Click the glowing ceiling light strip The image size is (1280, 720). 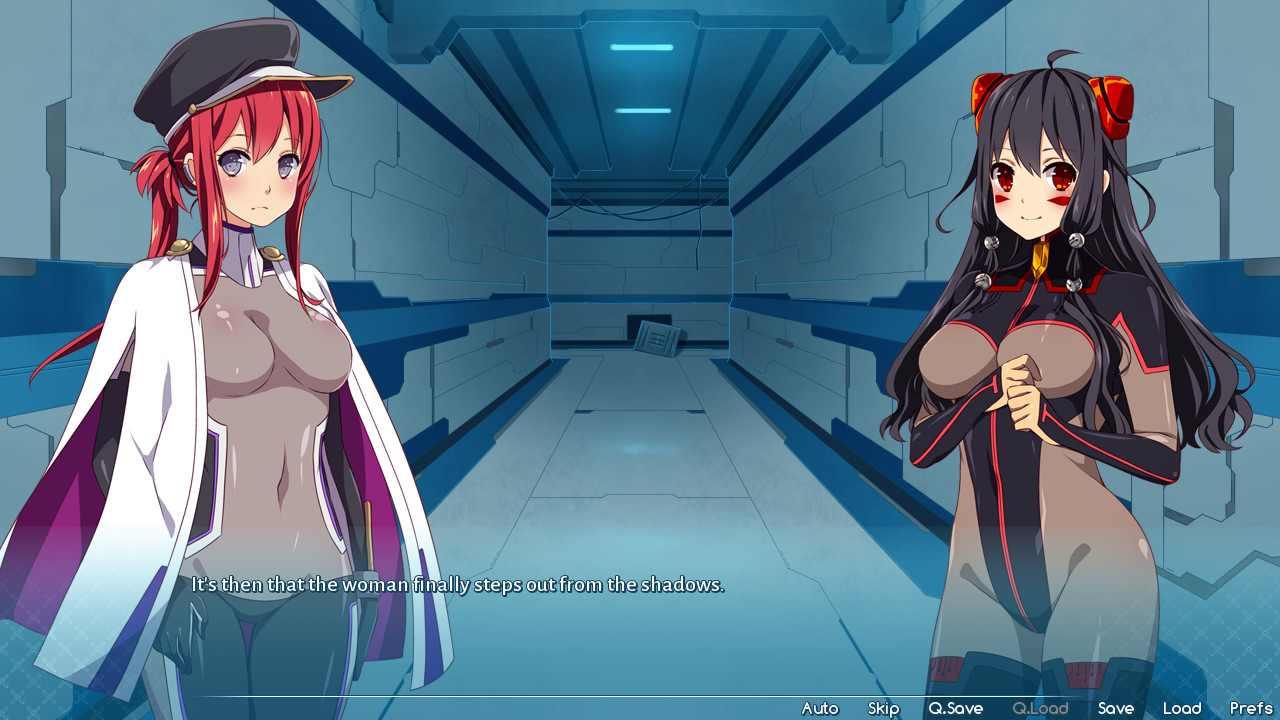640,45
